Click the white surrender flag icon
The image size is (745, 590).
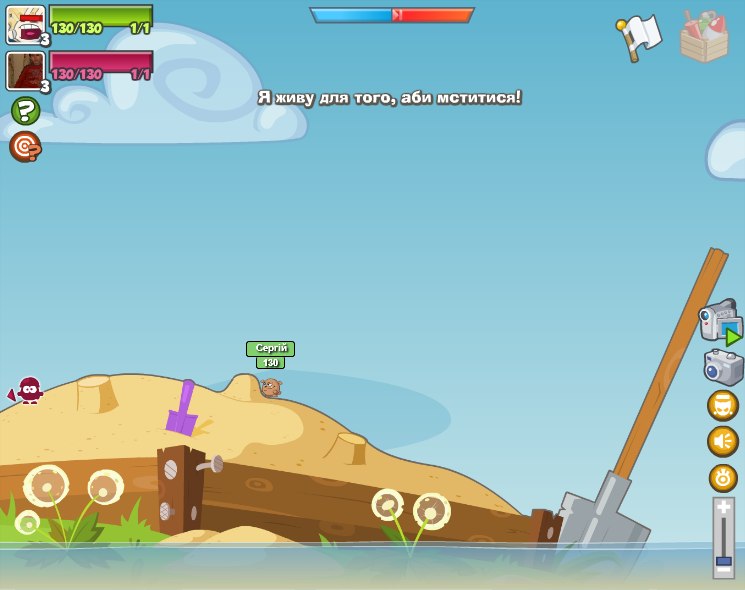pyautogui.click(x=640, y=37)
